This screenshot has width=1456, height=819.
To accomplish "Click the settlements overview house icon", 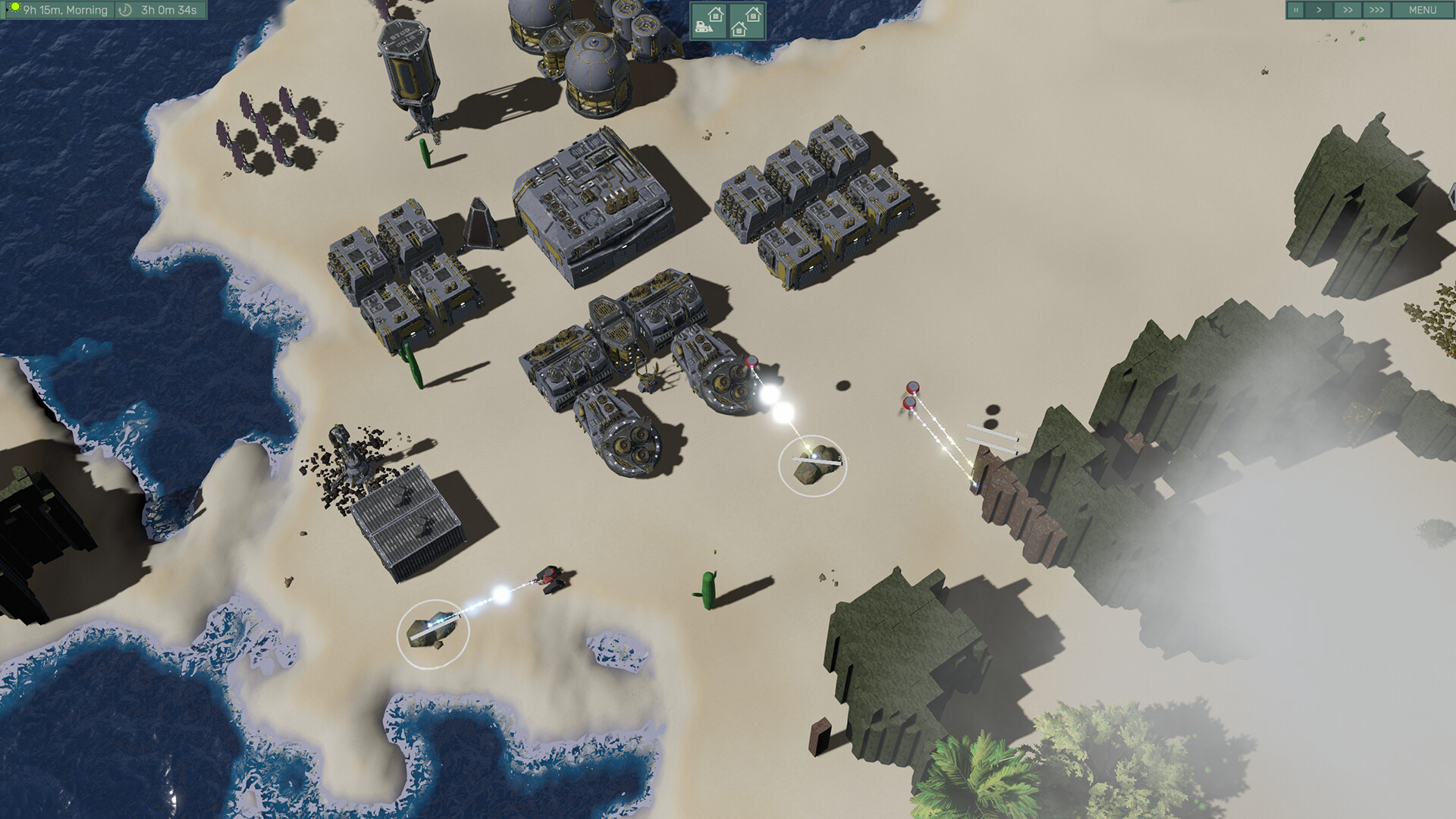I will point(747,21).
